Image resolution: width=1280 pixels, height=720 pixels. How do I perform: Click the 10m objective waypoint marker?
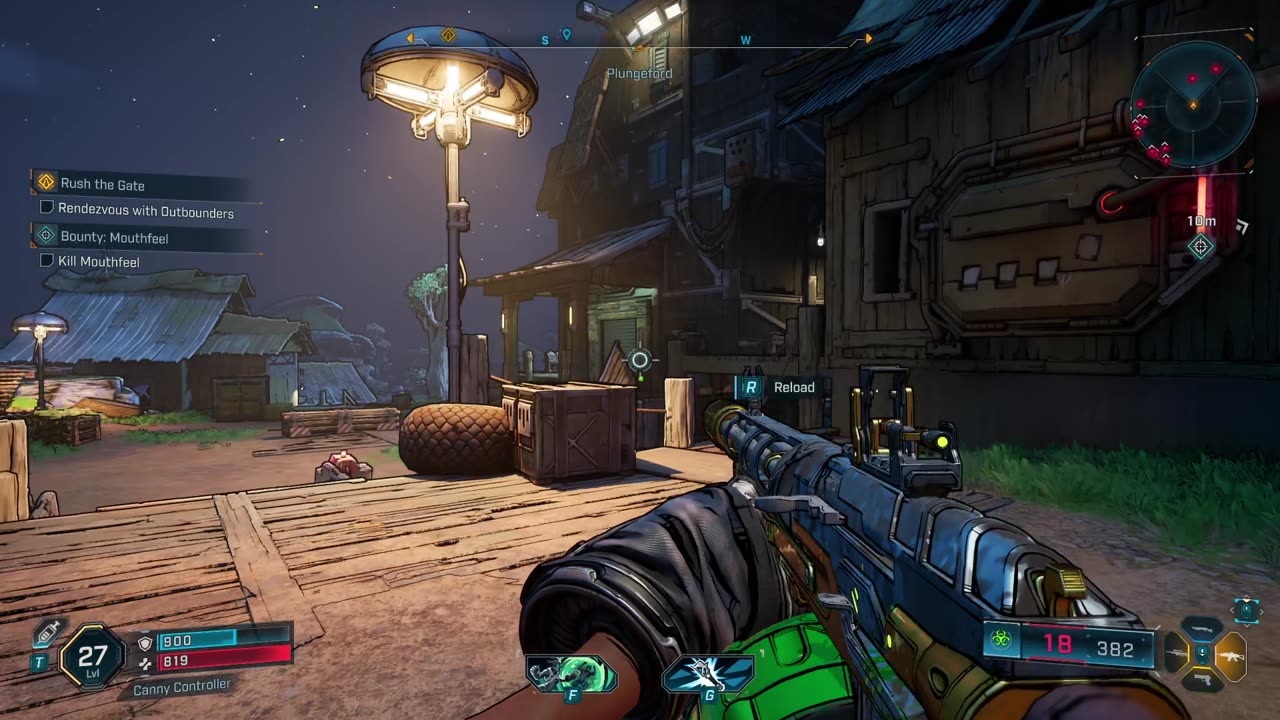(1201, 247)
